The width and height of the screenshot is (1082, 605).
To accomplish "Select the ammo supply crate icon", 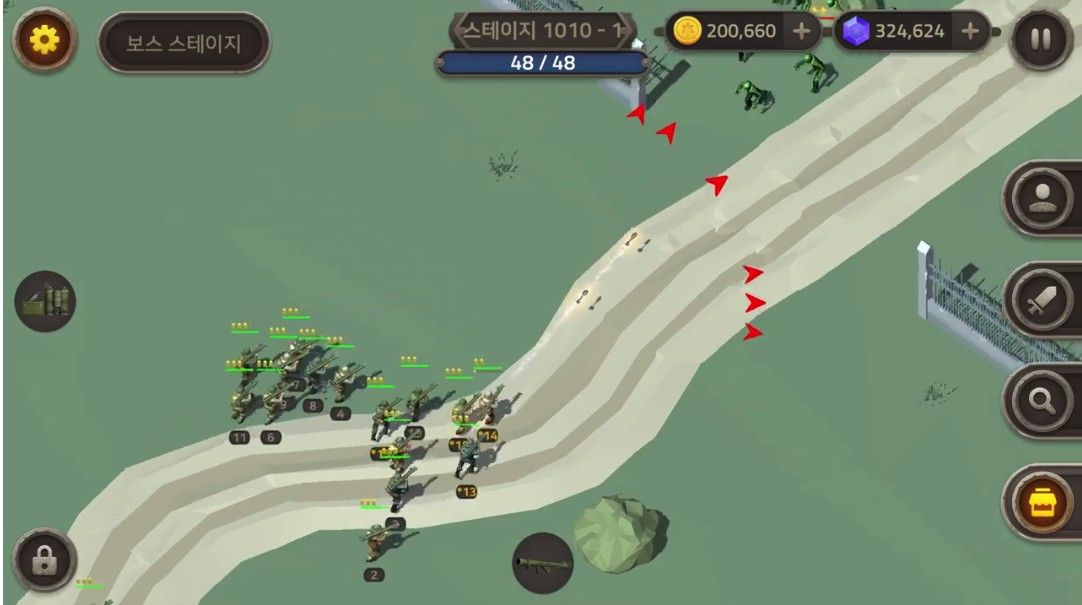I will [45, 301].
